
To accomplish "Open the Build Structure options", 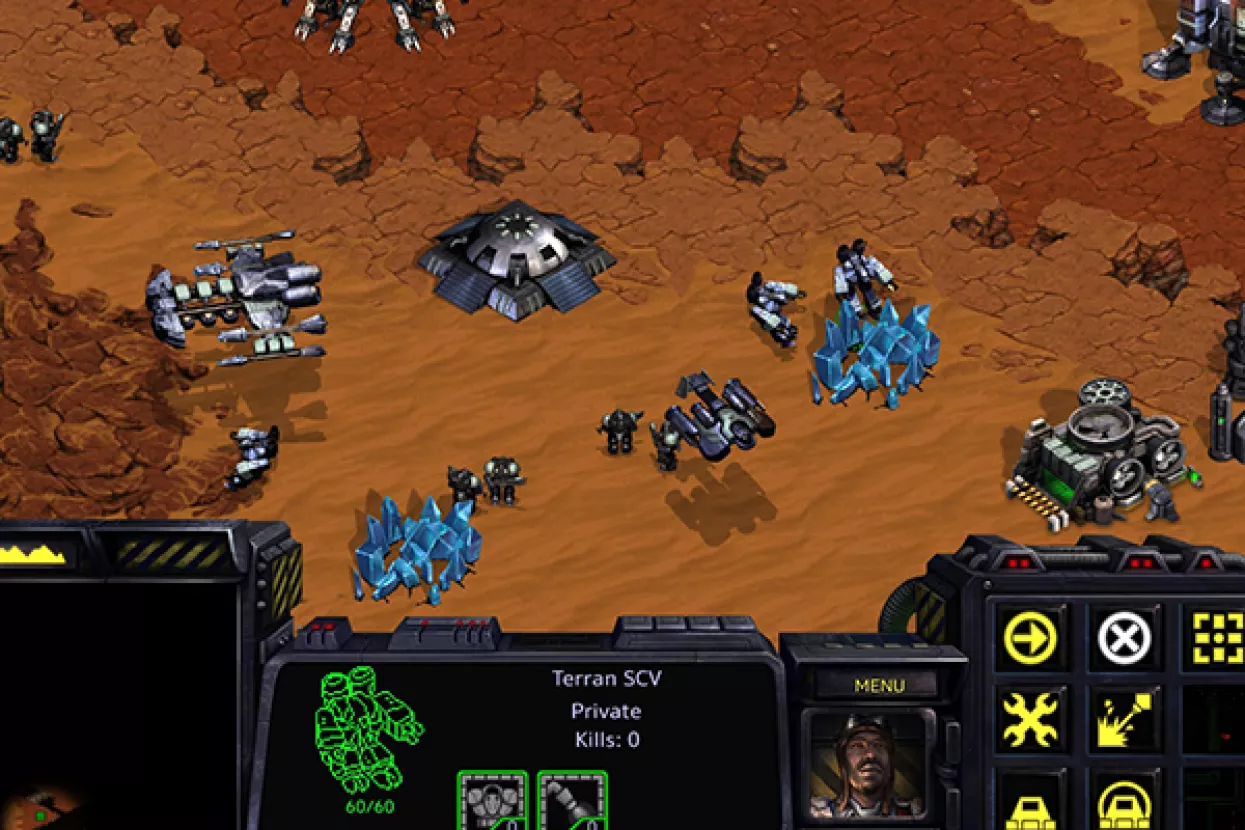I will [1030, 802].
